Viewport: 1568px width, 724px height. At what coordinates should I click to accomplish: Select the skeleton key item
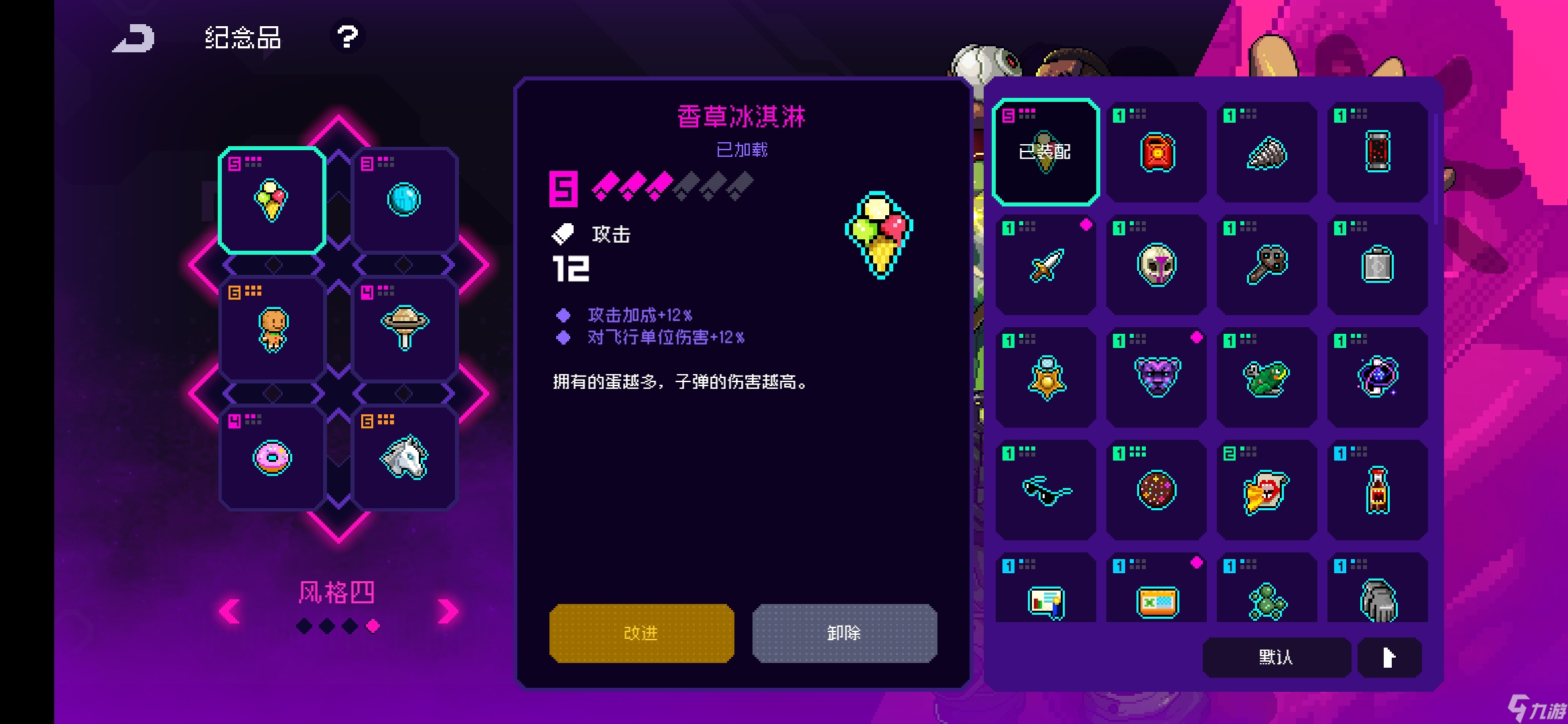pos(1266,265)
